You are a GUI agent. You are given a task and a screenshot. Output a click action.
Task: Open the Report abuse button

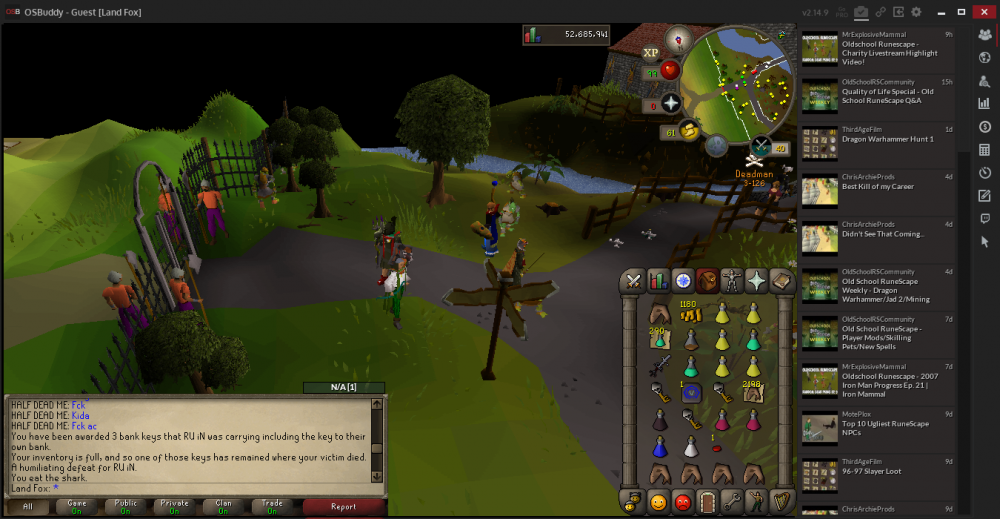point(343,506)
